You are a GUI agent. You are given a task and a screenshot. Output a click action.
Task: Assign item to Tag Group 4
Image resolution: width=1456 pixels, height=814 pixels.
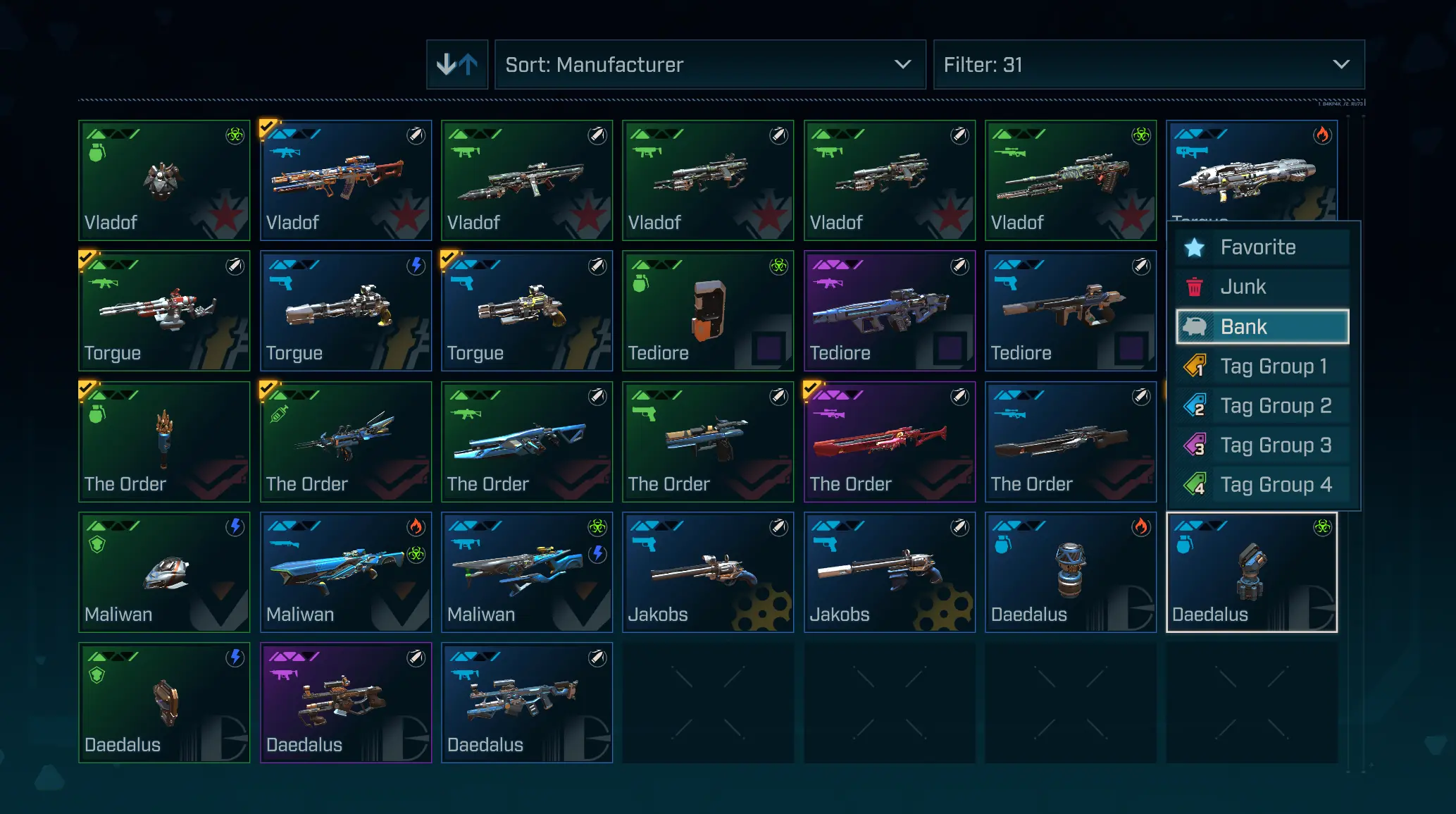(x=1262, y=485)
